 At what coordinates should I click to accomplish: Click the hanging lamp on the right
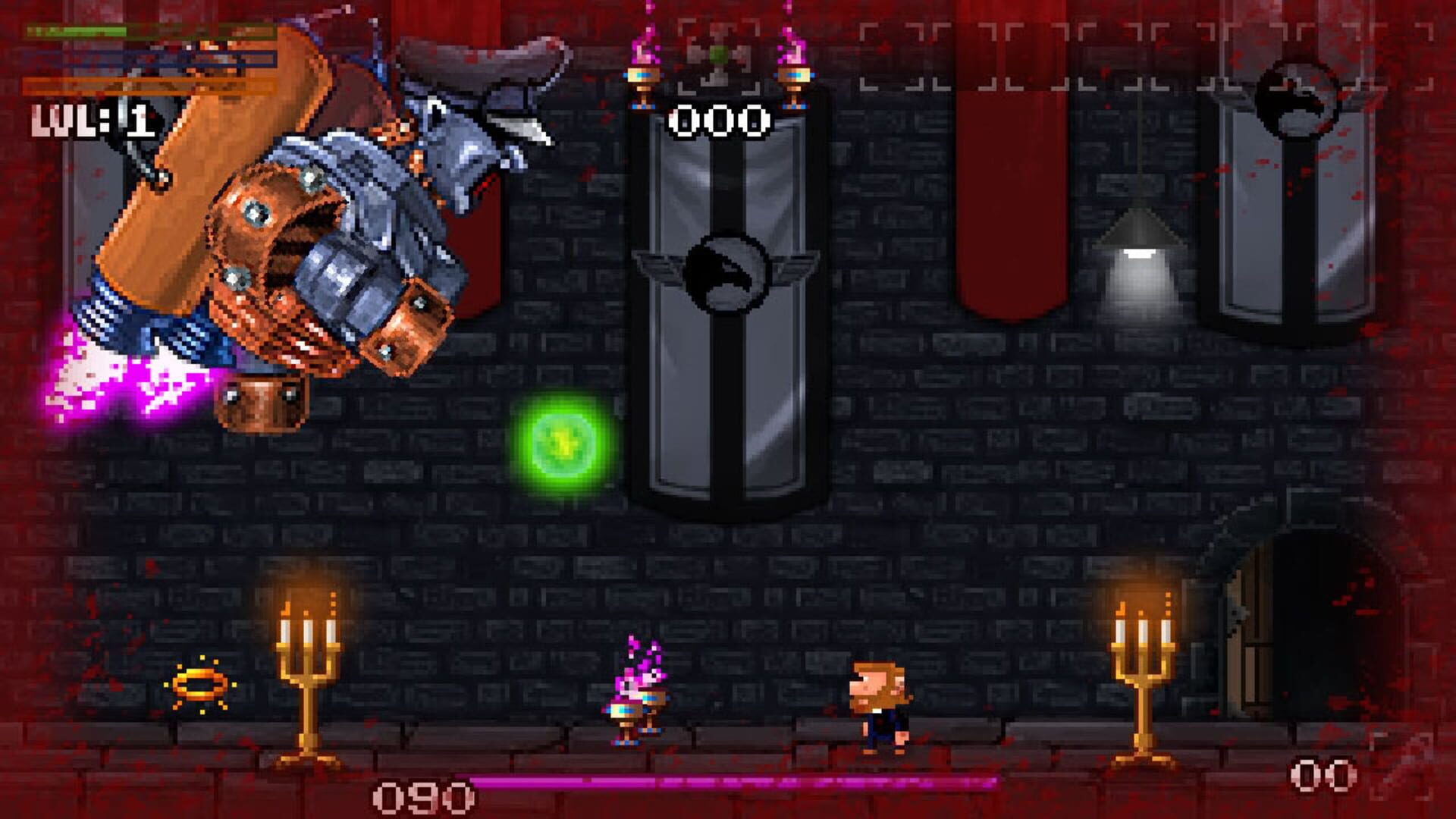tap(1140, 235)
